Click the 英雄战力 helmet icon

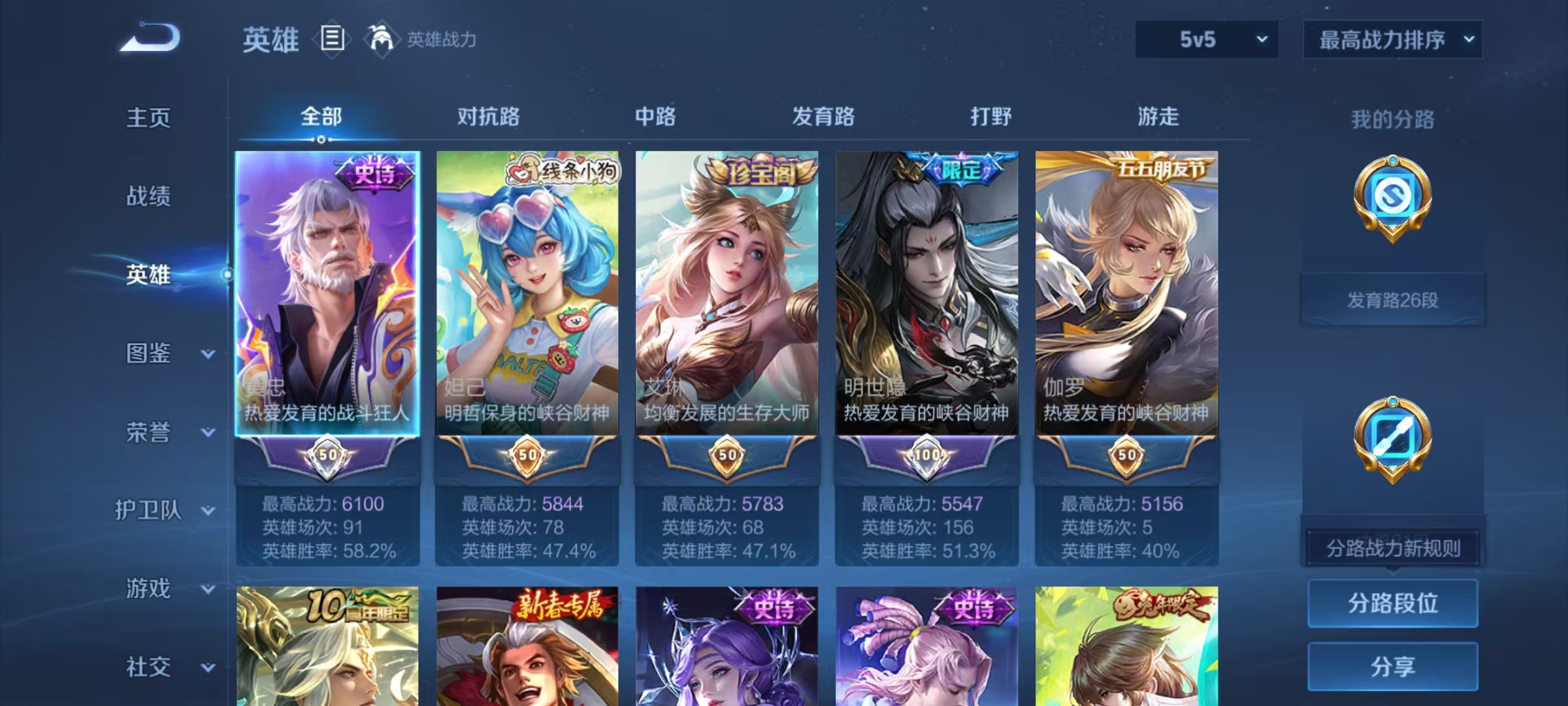(378, 39)
